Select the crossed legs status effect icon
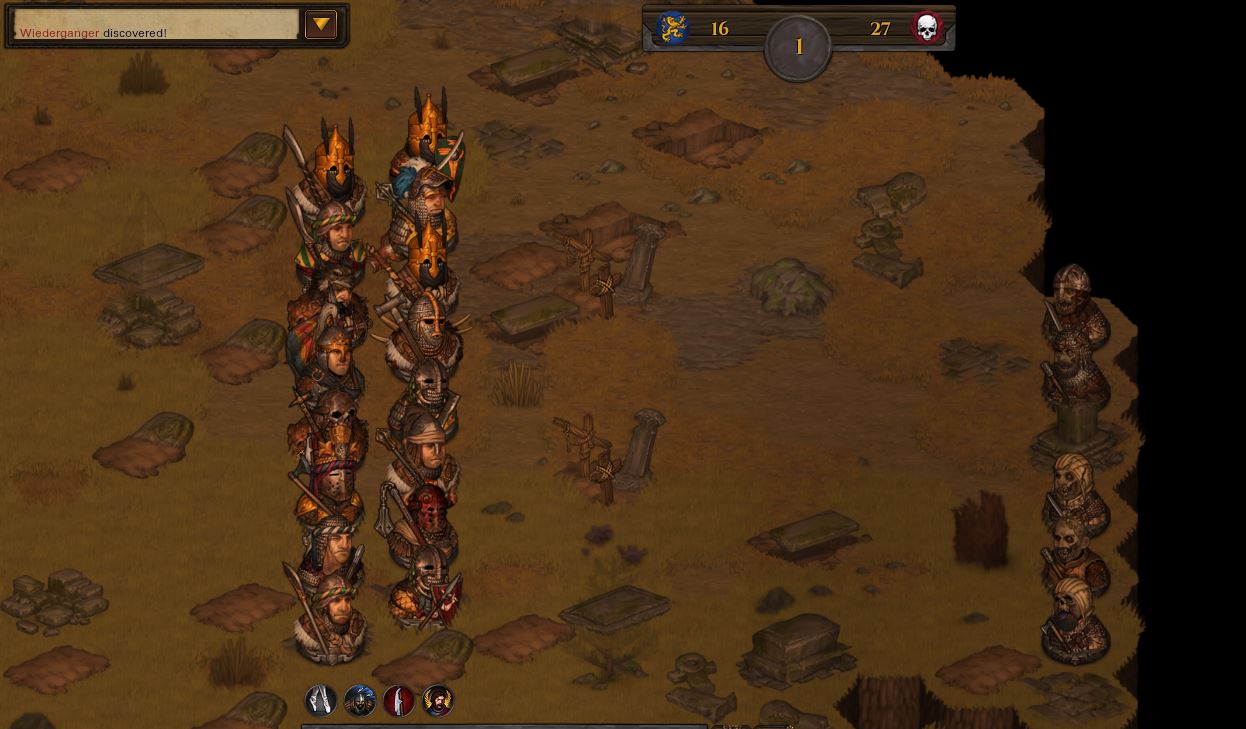The width and height of the screenshot is (1246, 729). coord(321,700)
